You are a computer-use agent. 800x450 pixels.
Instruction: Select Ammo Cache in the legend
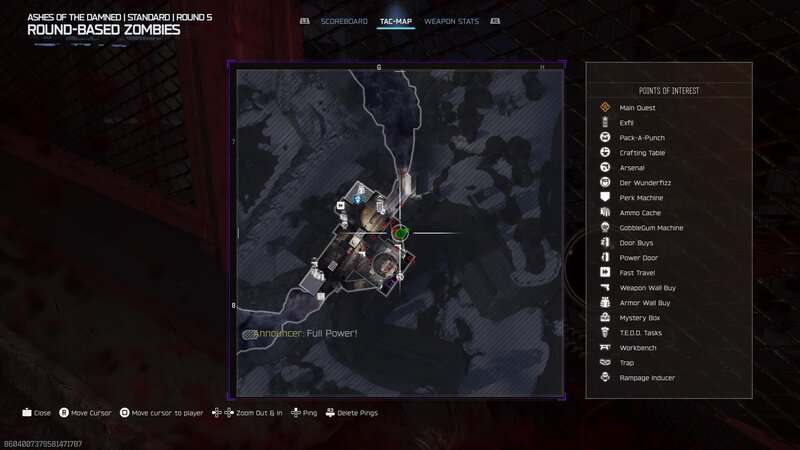tap(640, 212)
